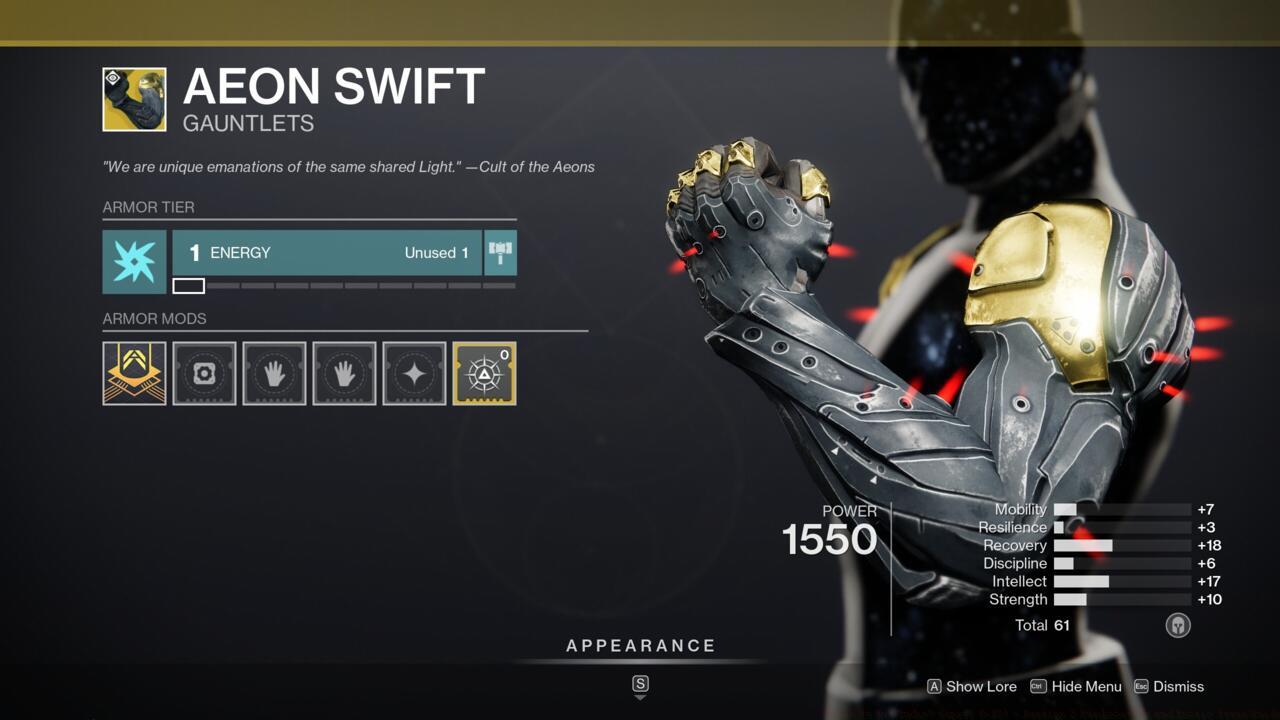The width and height of the screenshot is (1280, 720).
Task: Open the gold-bordered seasonal mod socket
Action: click(484, 374)
